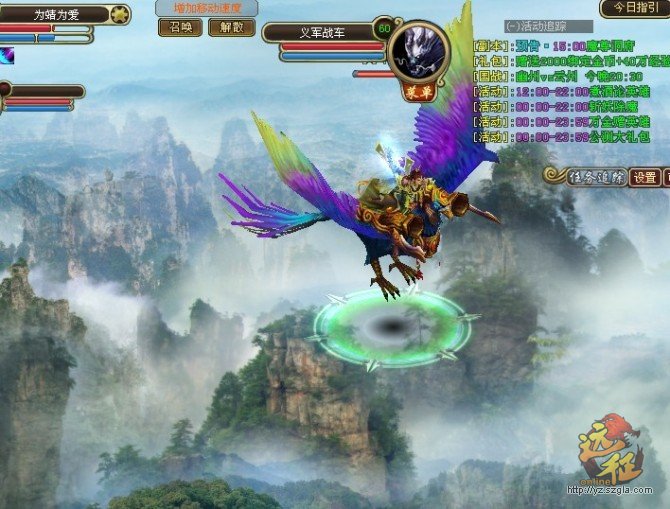This screenshot has height=509, width=670.
Task: Open the 设置 settings button
Action: 645,177
